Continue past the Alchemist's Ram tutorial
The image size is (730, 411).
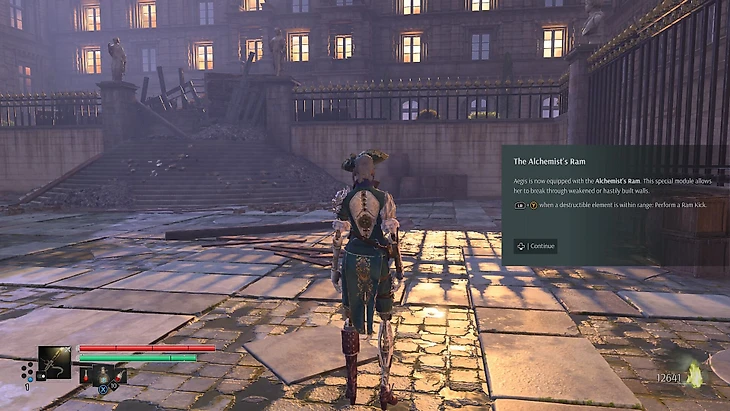[536, 245]
